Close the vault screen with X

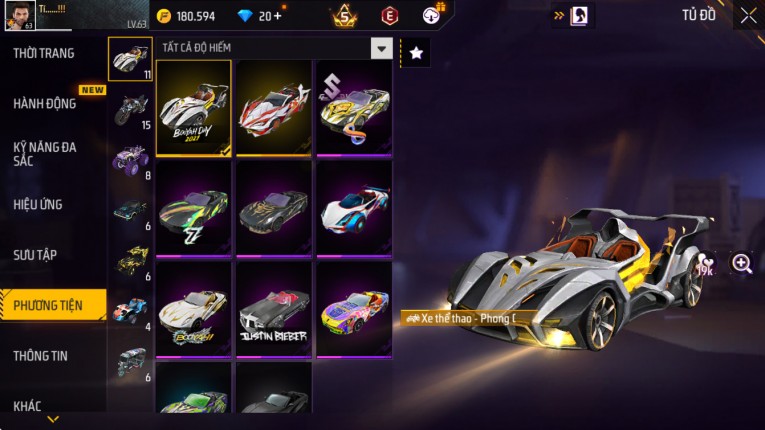(x=748, y=15)
